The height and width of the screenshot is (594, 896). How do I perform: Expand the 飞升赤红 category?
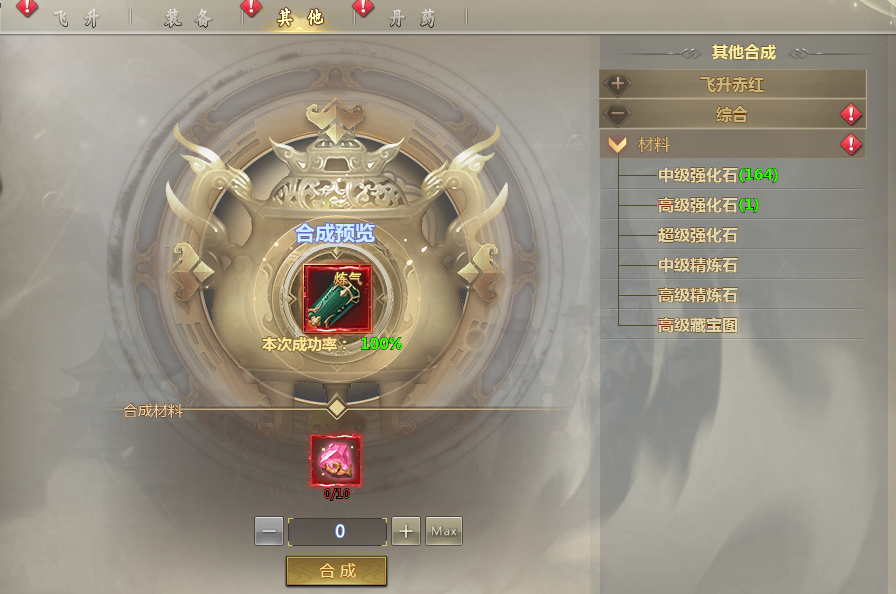(732, 85)
